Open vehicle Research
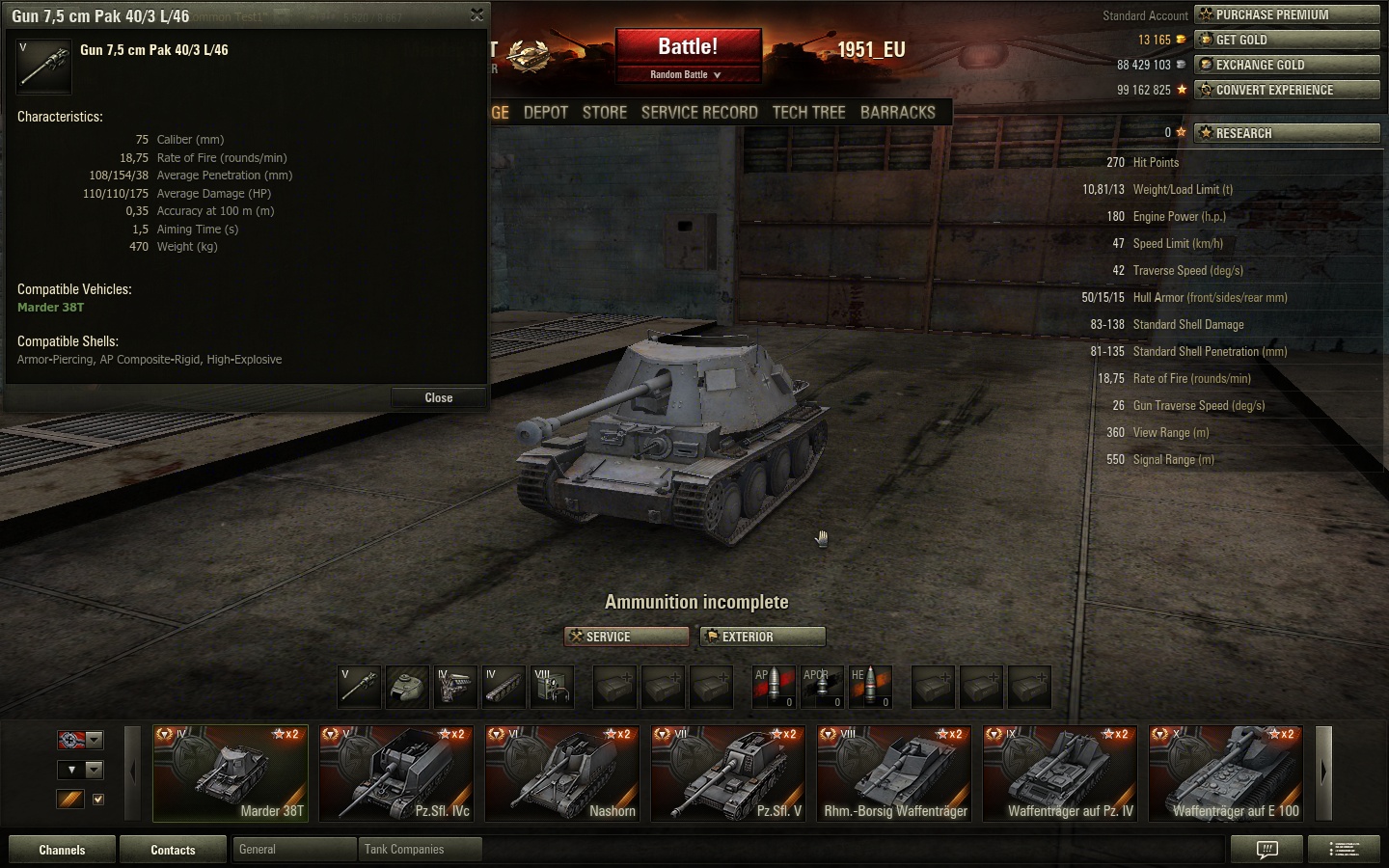The width and height of the screenshot is (1389, 868). tap(1287, 133)
